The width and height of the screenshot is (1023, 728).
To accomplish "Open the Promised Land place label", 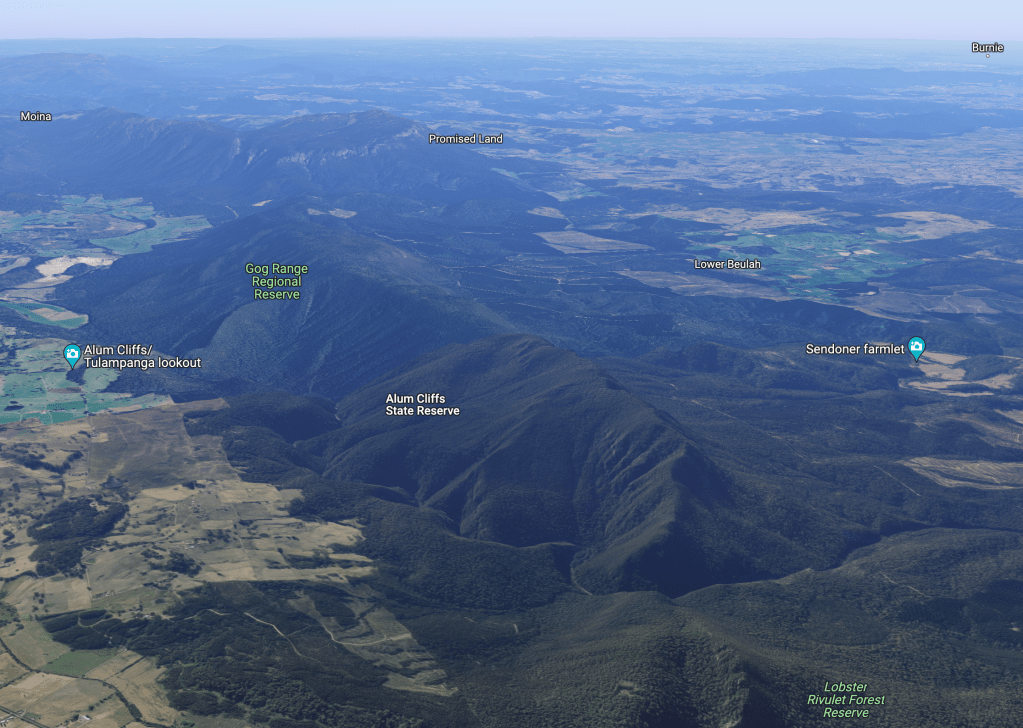I will point(465,139).
